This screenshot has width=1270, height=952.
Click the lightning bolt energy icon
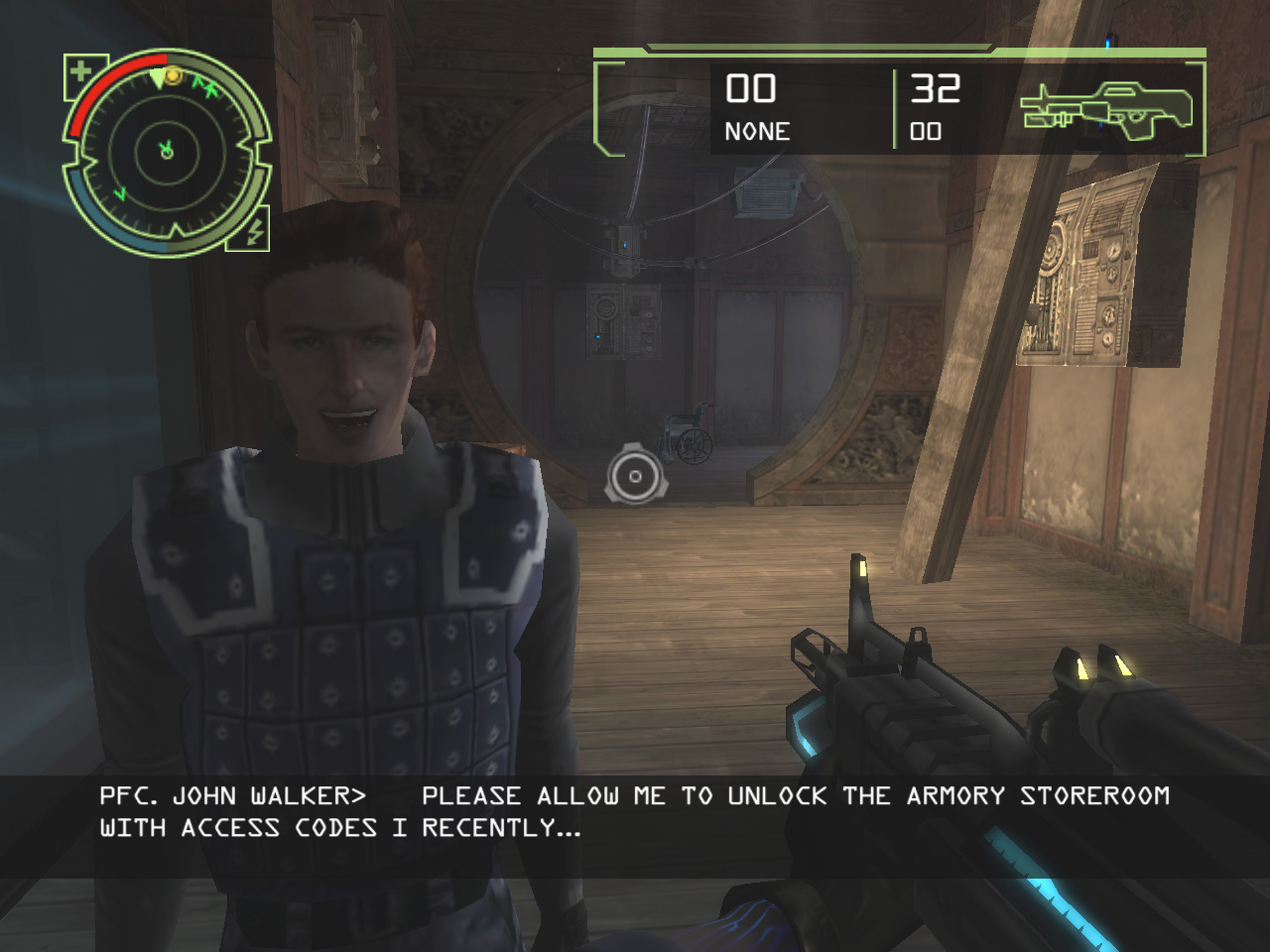coord(253,232)
